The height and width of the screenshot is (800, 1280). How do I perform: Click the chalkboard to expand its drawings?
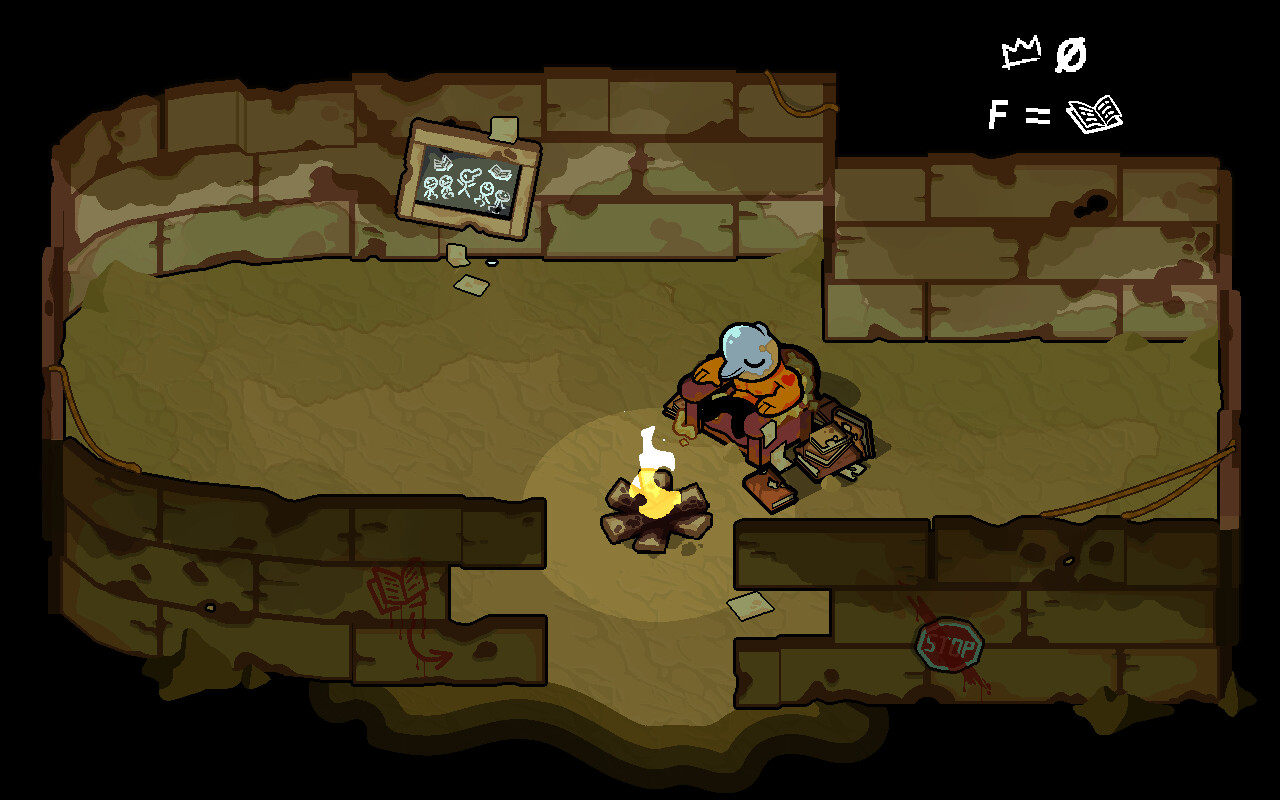pyautogui.click(x=470, y=178)
